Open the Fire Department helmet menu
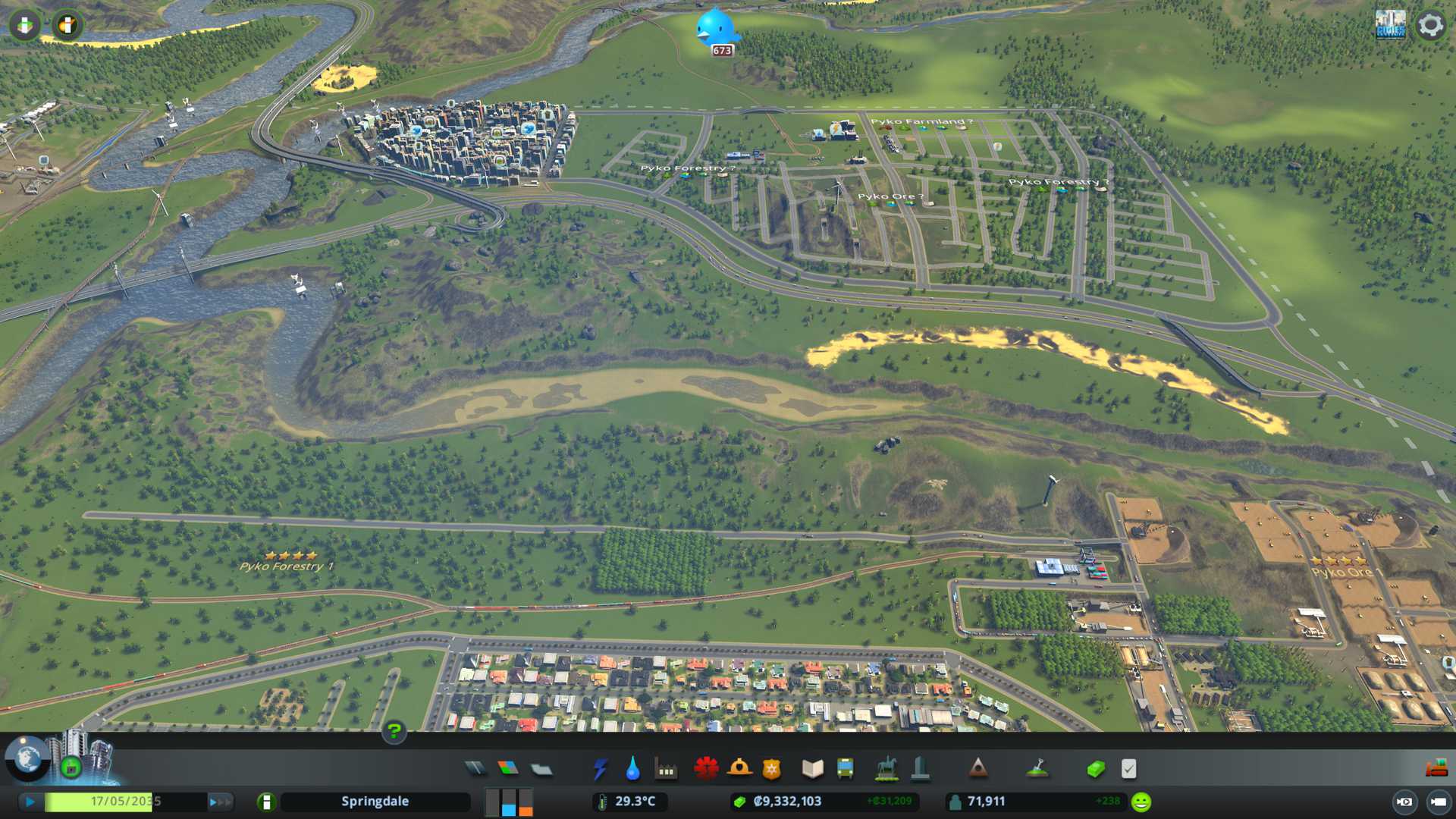This screenshot has height=819, width=1456. pyautogui.click(x=739, y=769)
